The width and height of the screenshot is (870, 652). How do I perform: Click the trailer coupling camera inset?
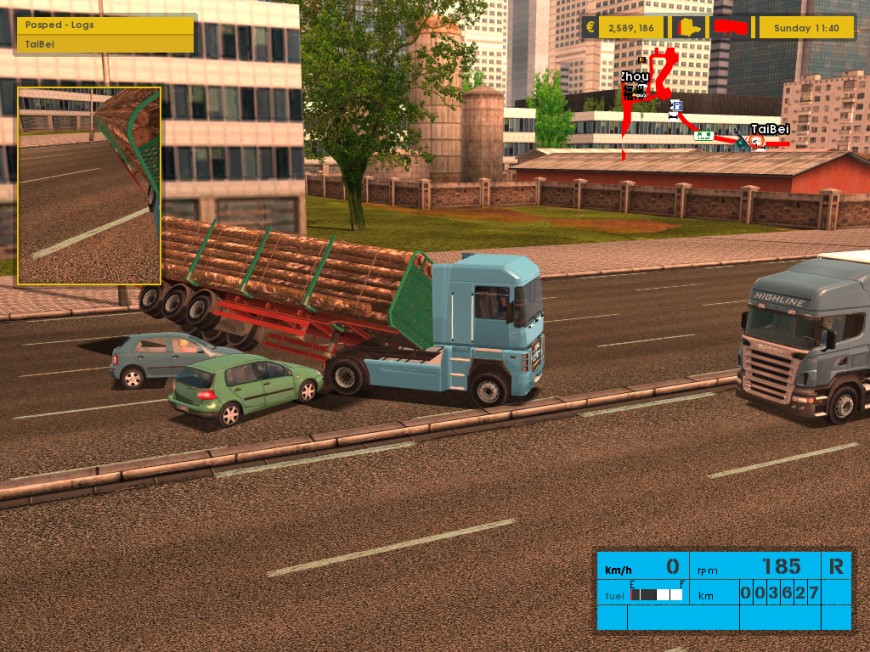click(x=89, y=186)
